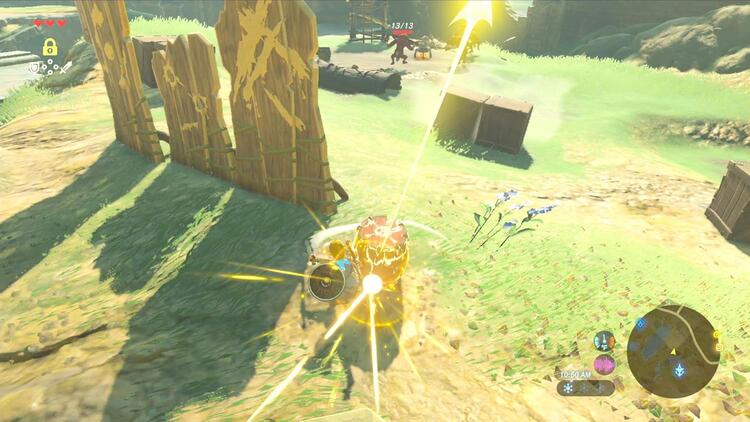Click the temperature gauge icon

pyautogui.click(x=604, y=341)
